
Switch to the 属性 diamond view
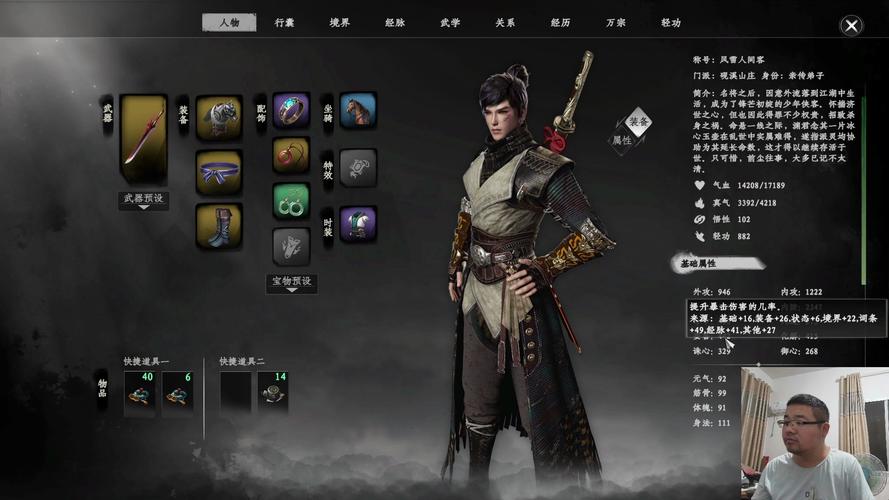(621, 140)
